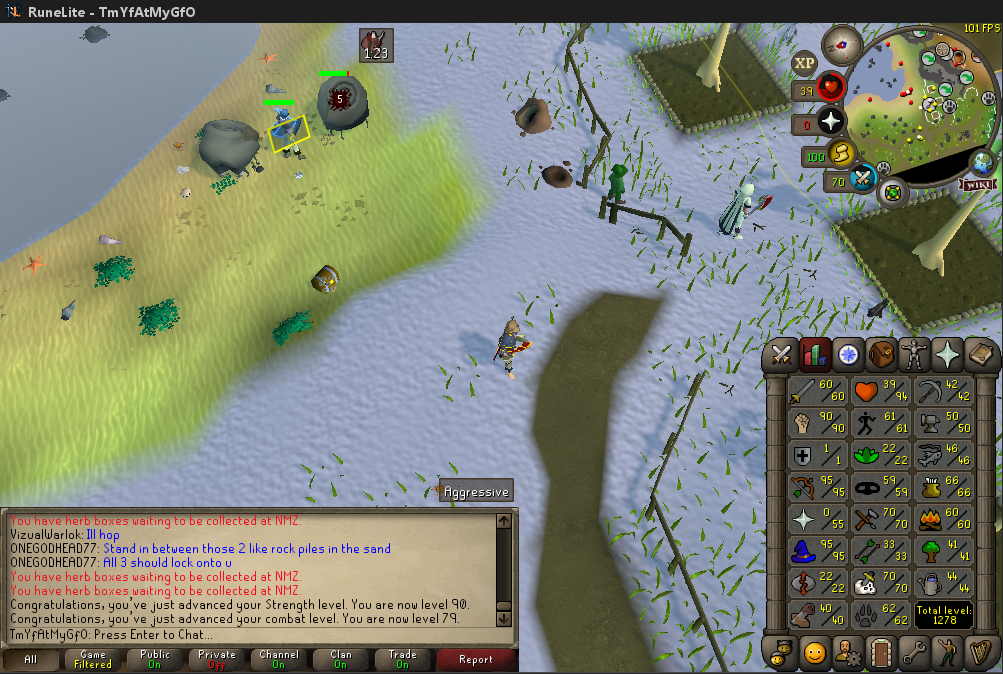This screenshot has width=1003, height=674.
Task: Open the Magic spellbook tab
Action: 980,355
